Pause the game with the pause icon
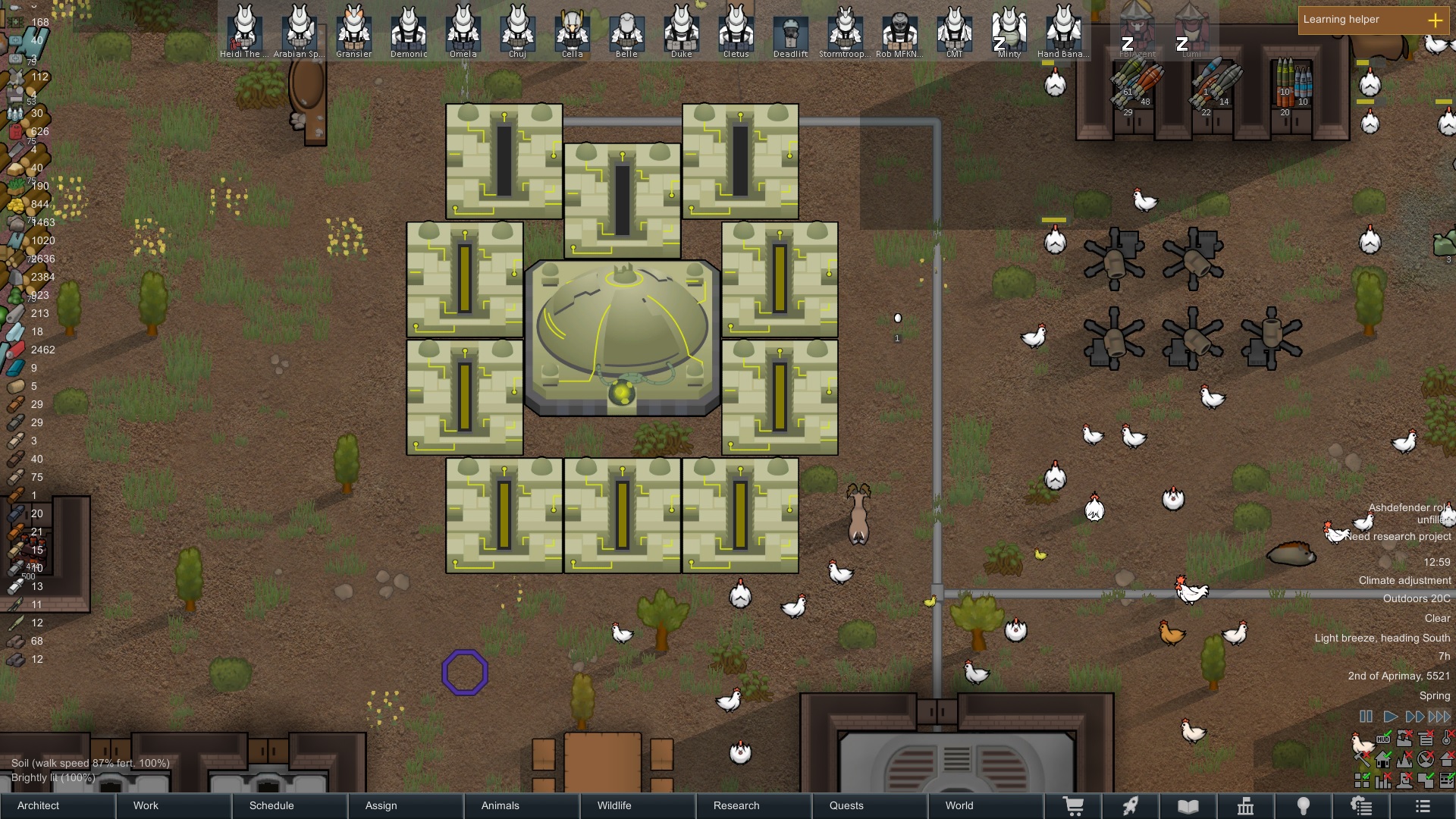 point(1366,716)
